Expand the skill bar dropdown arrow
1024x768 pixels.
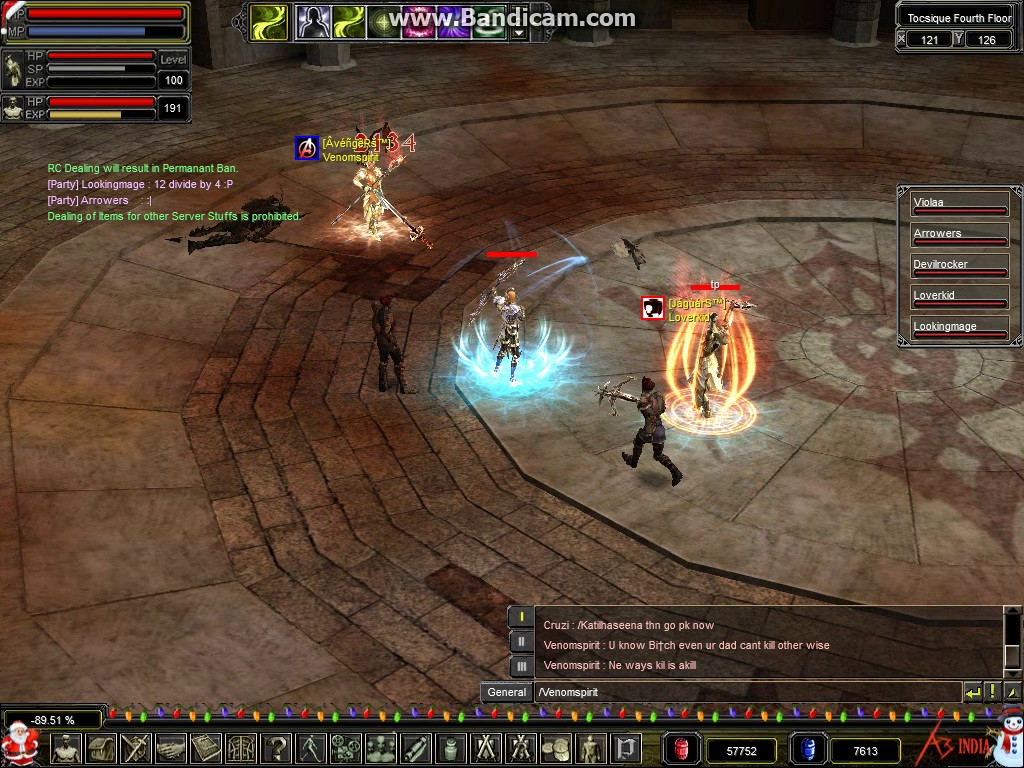coord(518,32)
